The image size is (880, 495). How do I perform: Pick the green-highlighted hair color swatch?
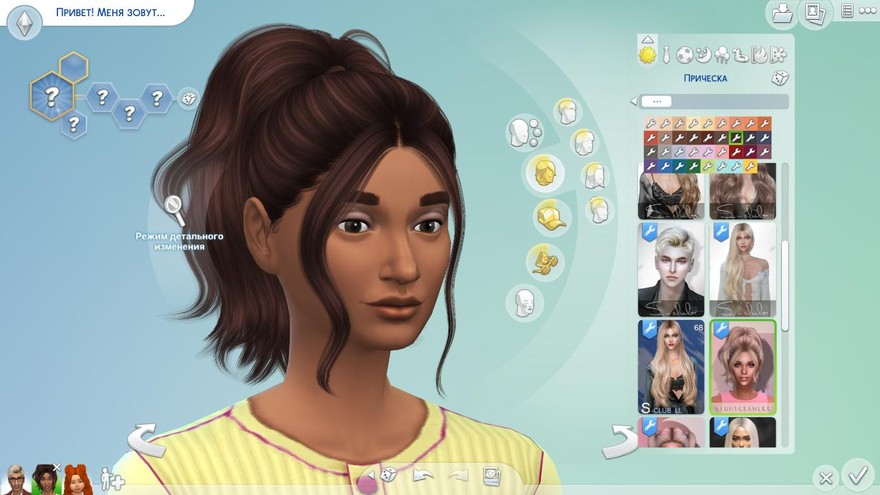(x=736, y=138)
